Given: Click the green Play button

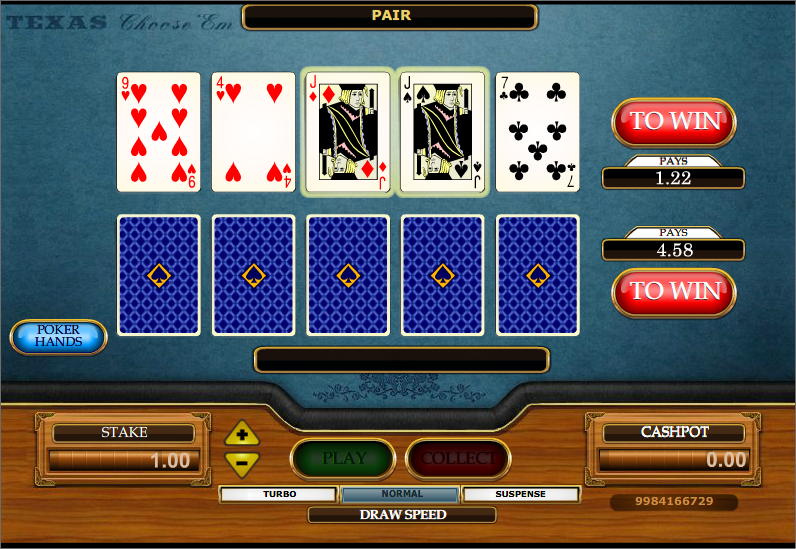Looking at the screenshot, I should [x=343, y=459].
